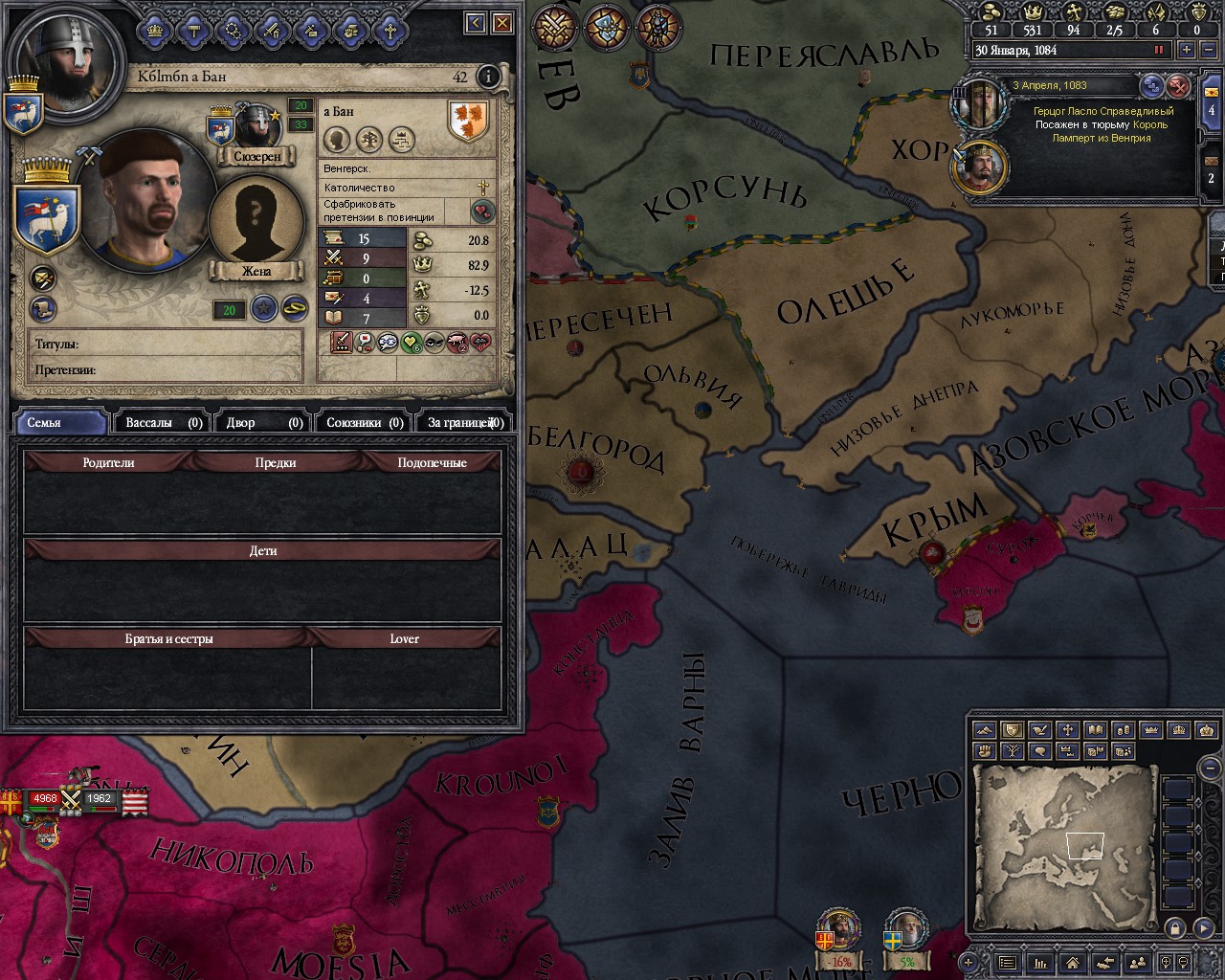
Task: Click the wedding rings marriage button
Action: click(x=294, y=307)
